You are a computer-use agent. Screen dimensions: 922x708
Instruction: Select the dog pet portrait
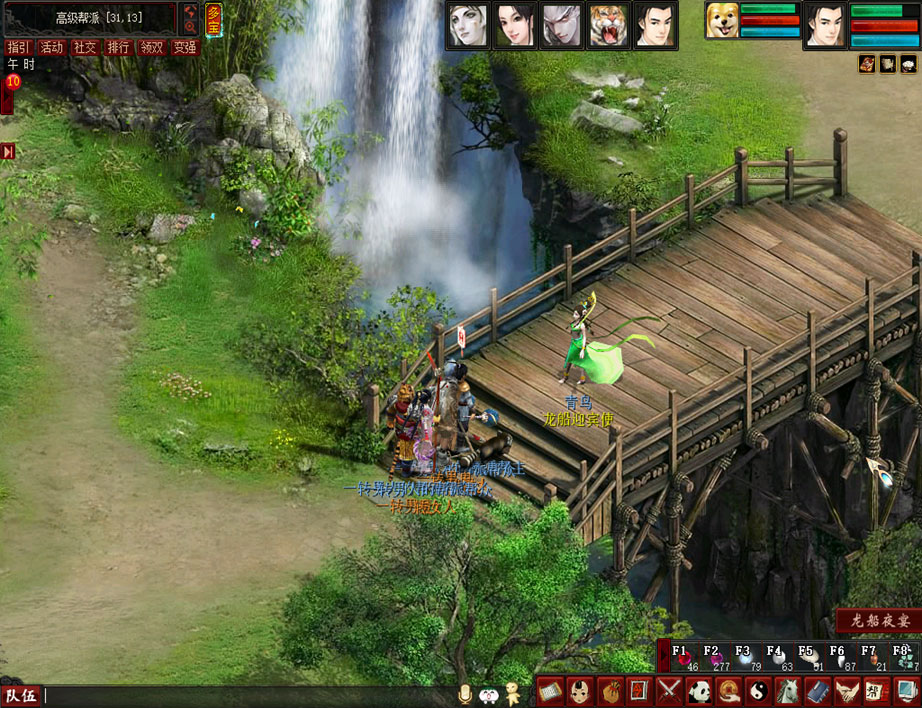[721, 22]
